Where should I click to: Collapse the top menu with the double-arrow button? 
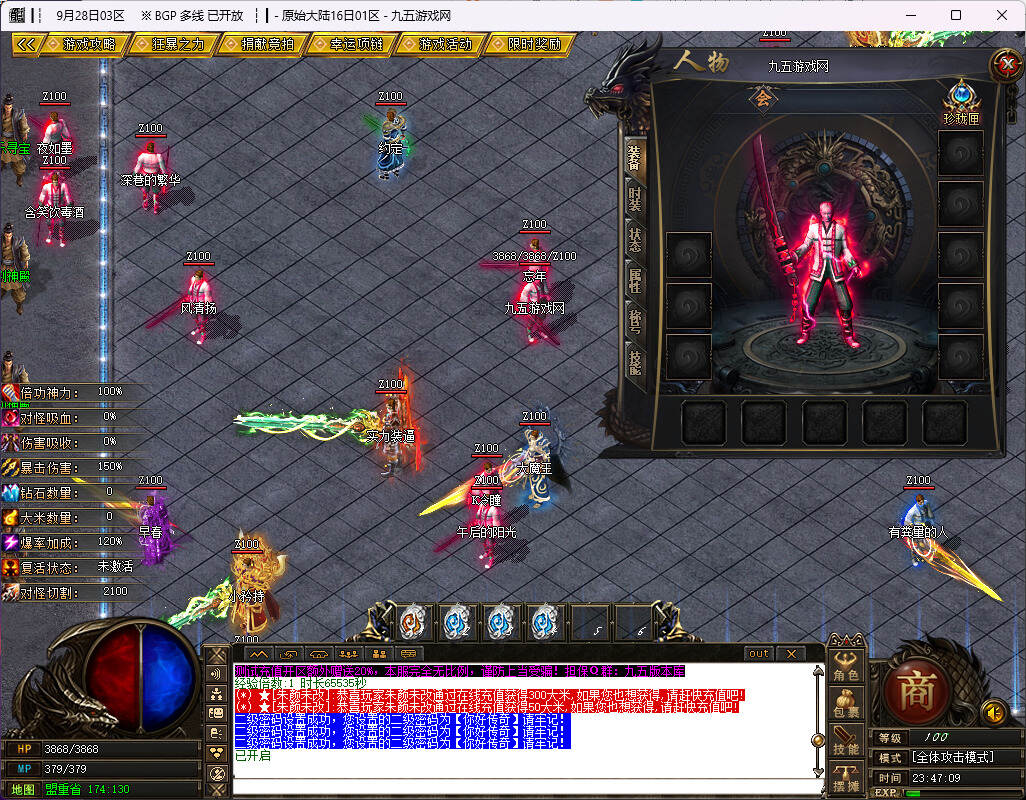[27, 45]
